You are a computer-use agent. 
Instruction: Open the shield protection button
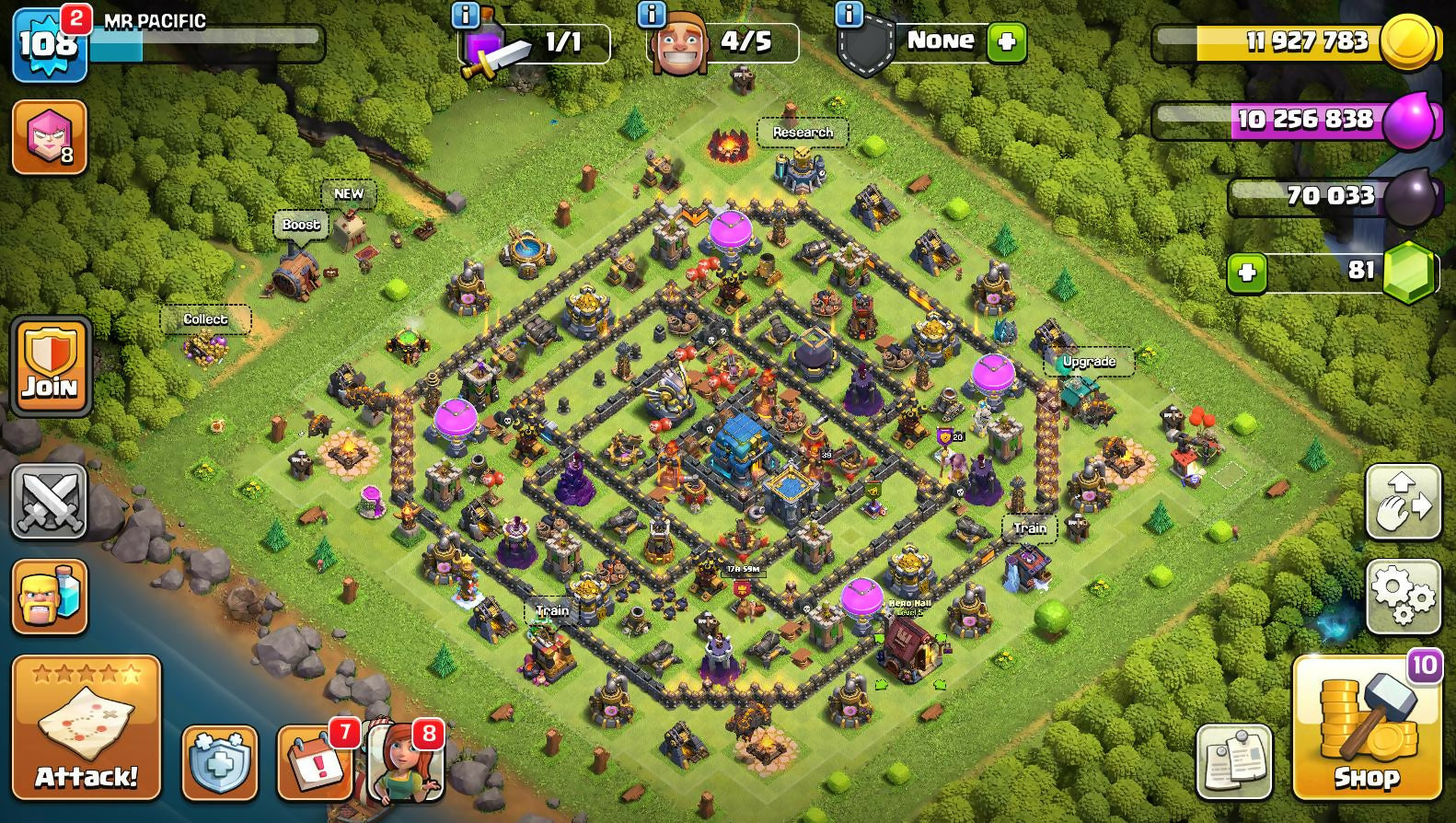tap(219, 763)
